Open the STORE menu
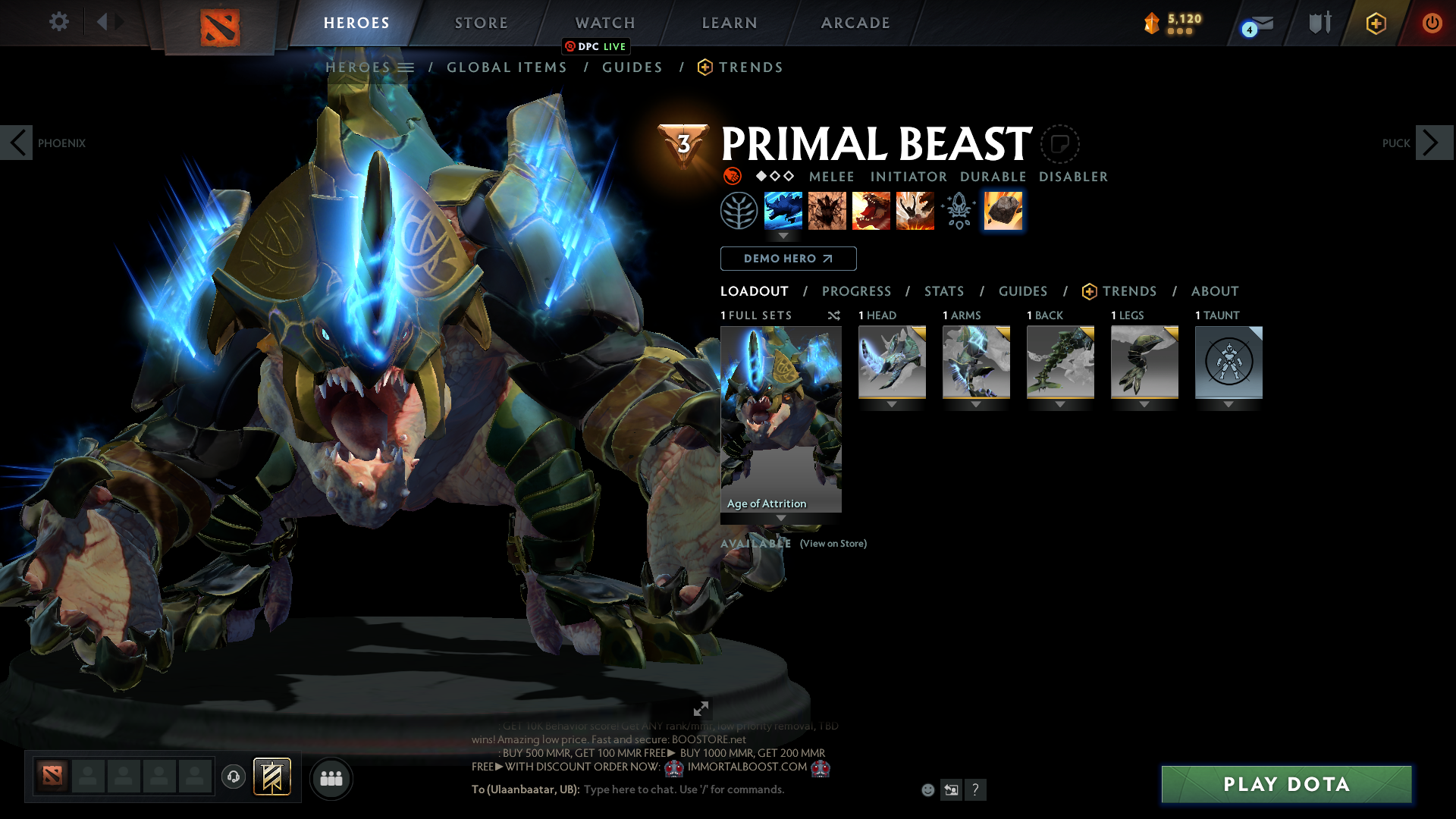The width and height of the screenshot is (1456, 819). tap(481, 23)
